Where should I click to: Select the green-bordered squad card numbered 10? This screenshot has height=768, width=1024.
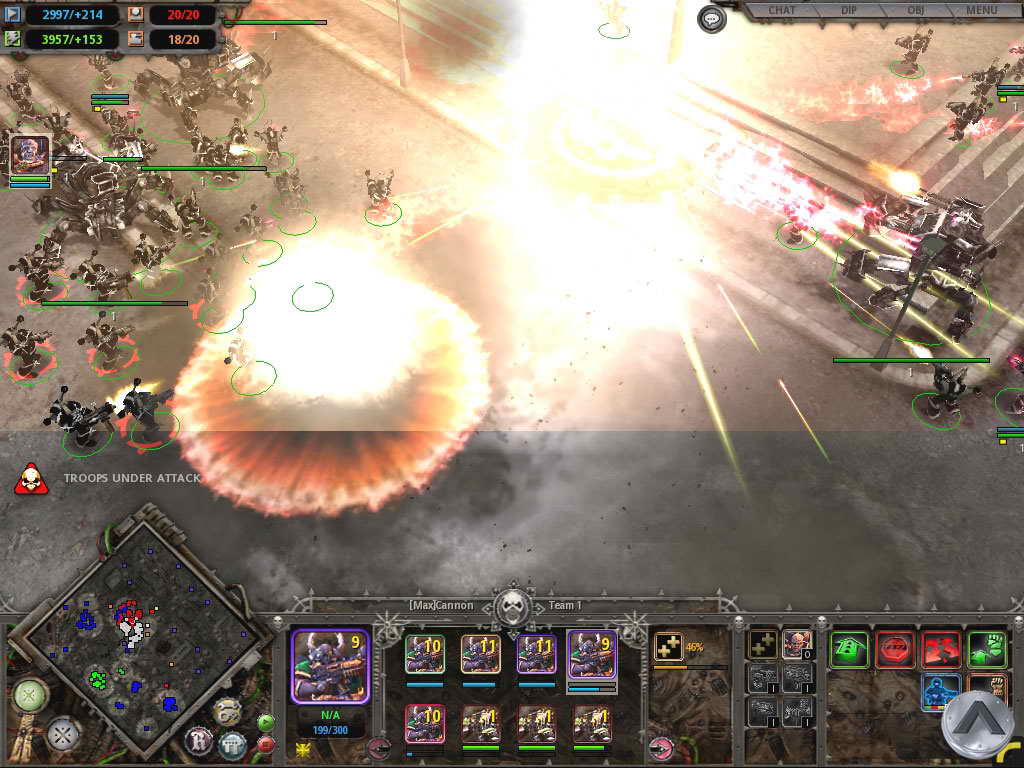(424, 655)
